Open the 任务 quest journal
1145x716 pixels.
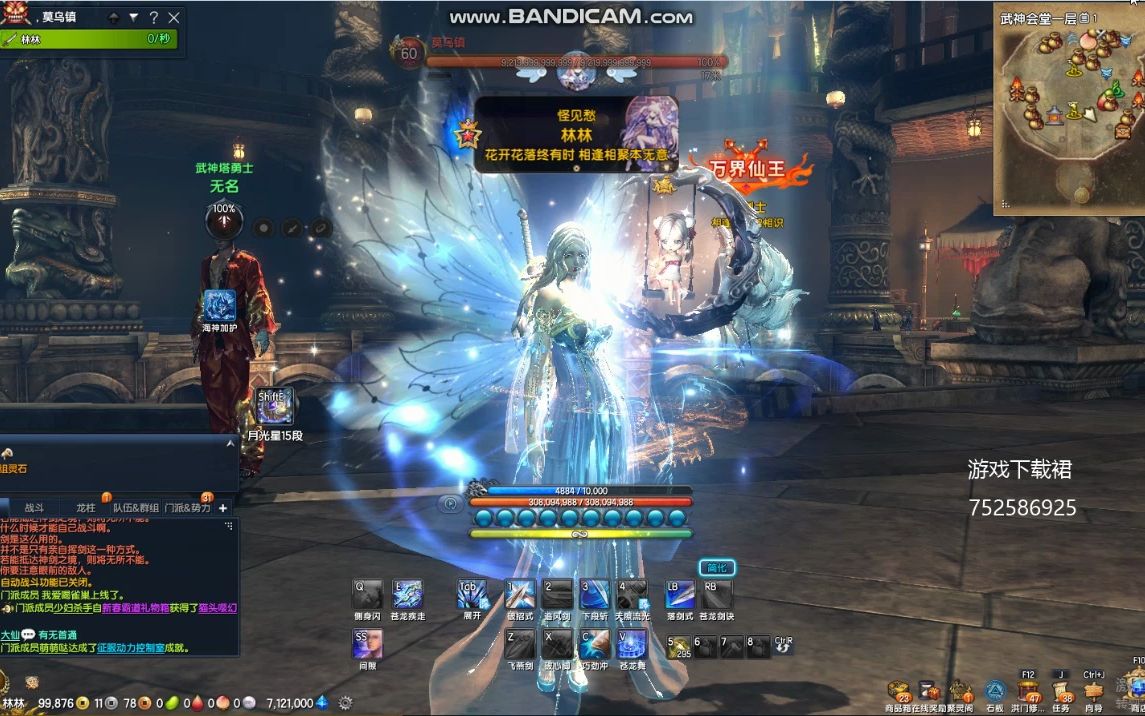(x=1061, y=691)
